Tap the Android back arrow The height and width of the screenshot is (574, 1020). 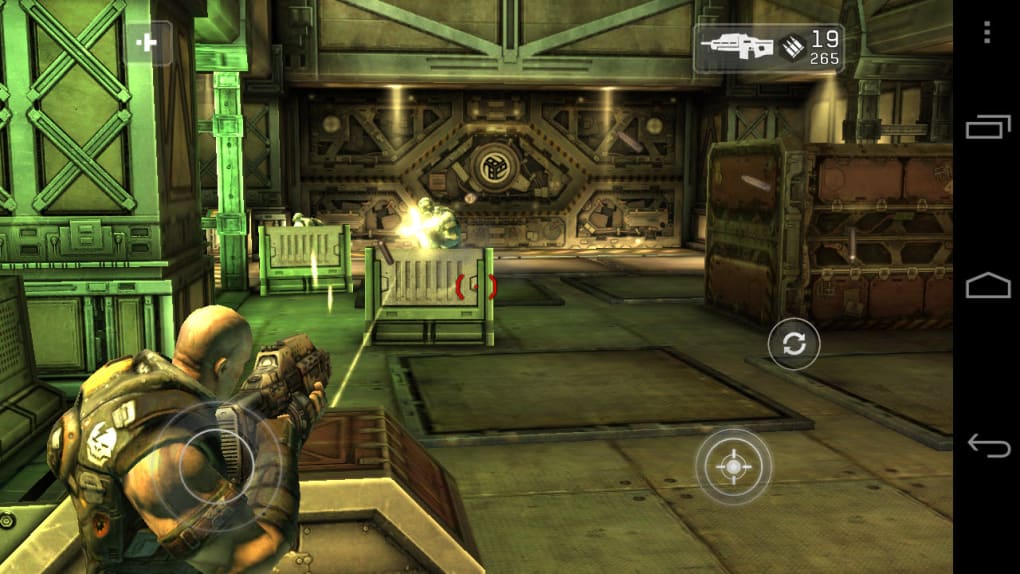tap(986, 445)
